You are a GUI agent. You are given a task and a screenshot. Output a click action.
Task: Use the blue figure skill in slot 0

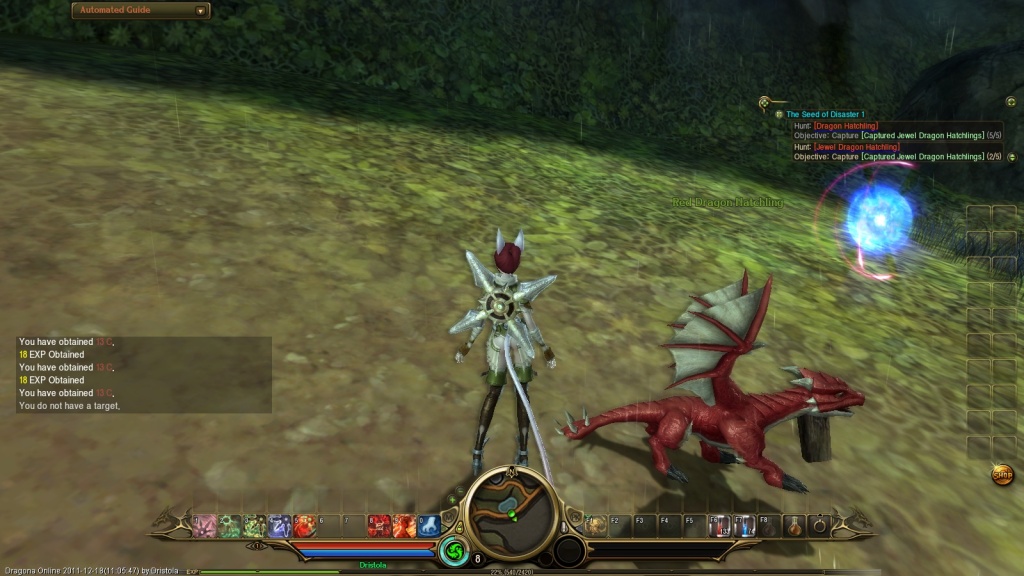429,525
